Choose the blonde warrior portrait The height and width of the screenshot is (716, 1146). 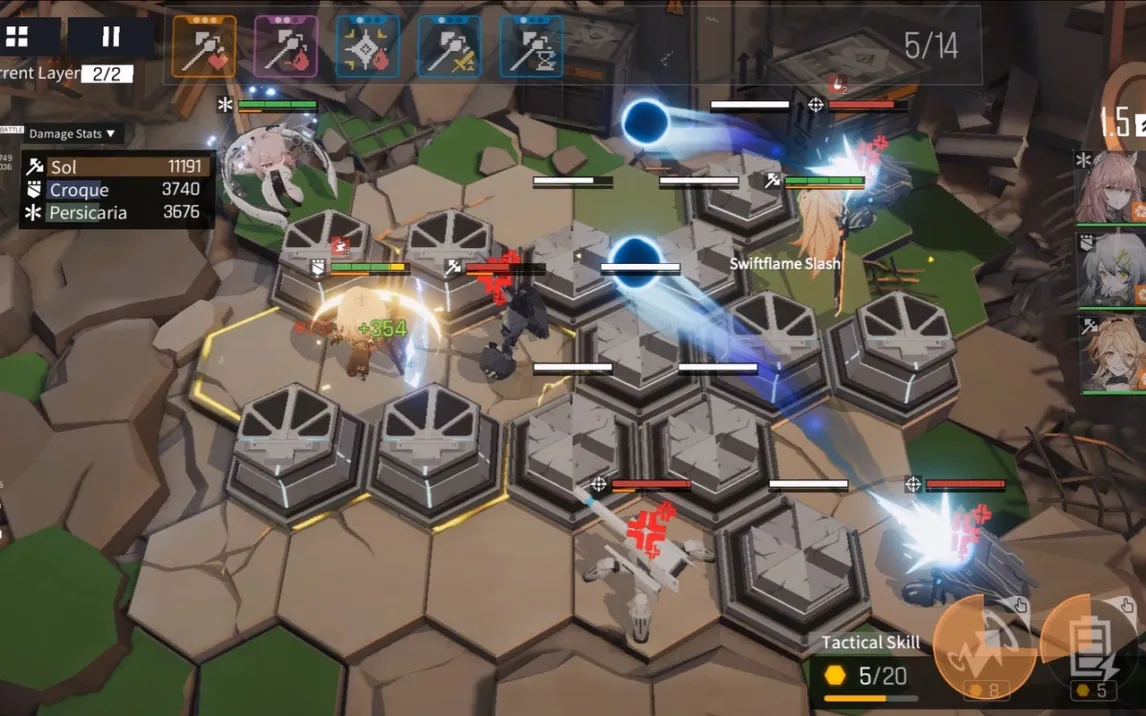click(1110, 353)
